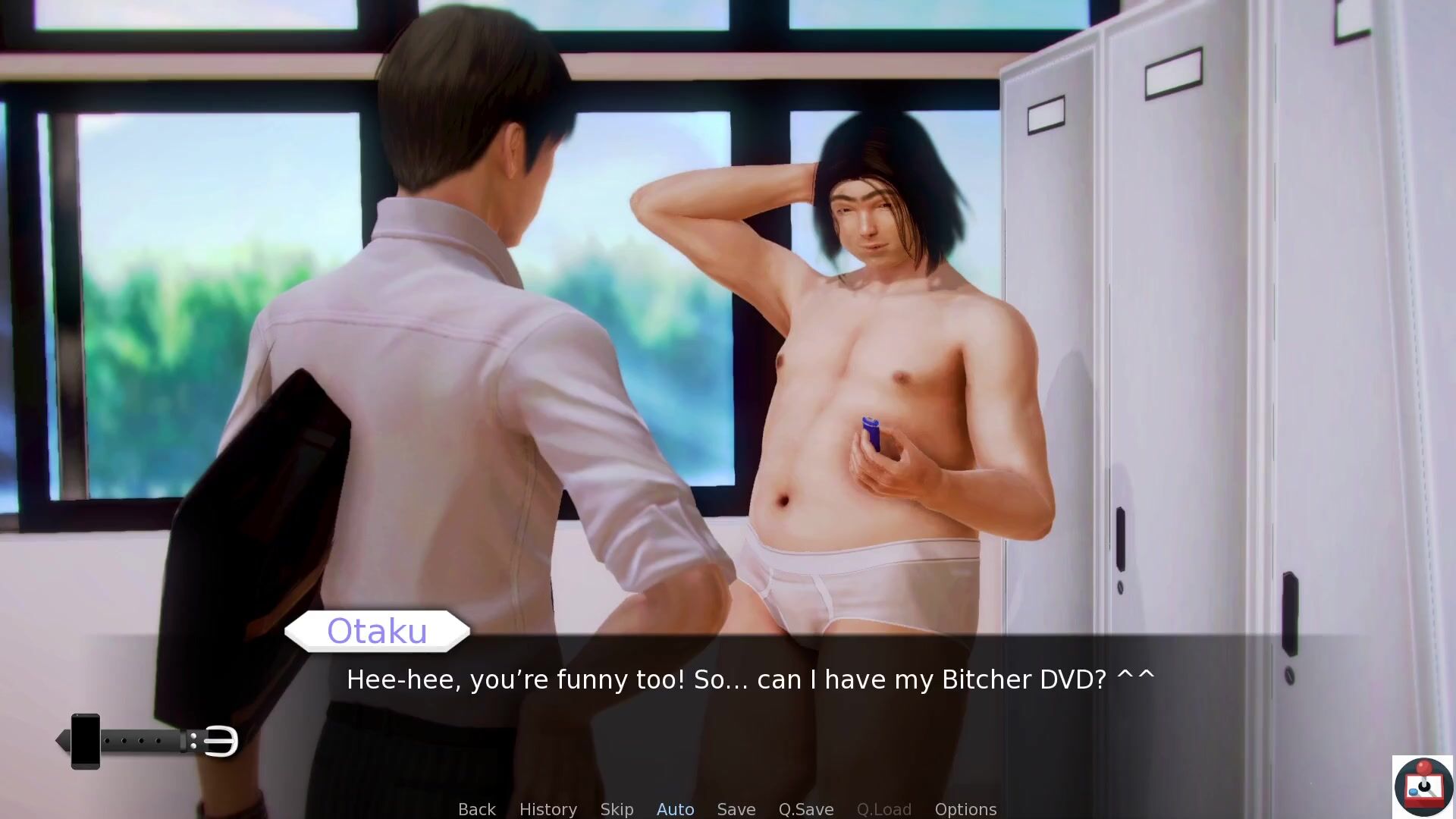The width and height of the screenshot is (1456, 819).
Task: Skip through the dialogue
Action: (x=617, y=809)
